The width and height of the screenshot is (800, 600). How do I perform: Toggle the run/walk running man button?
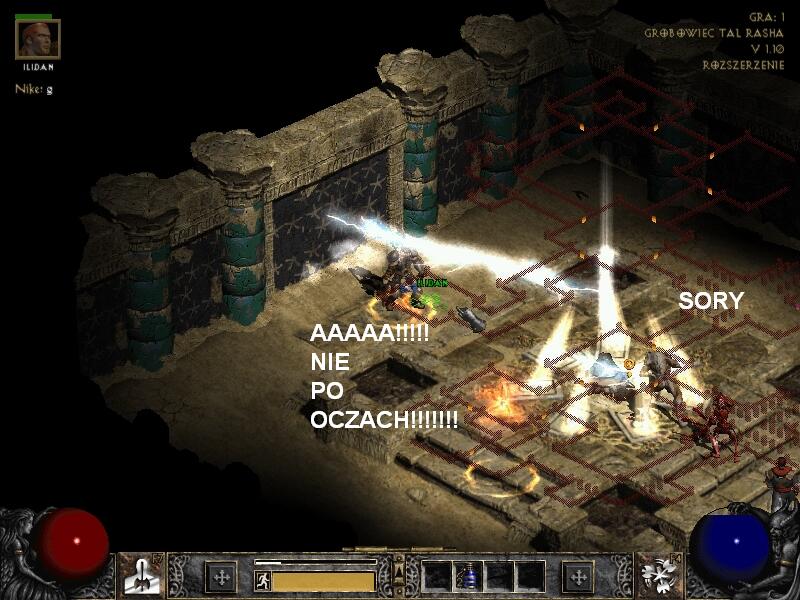pyautogui.click(x=262, y=580)
